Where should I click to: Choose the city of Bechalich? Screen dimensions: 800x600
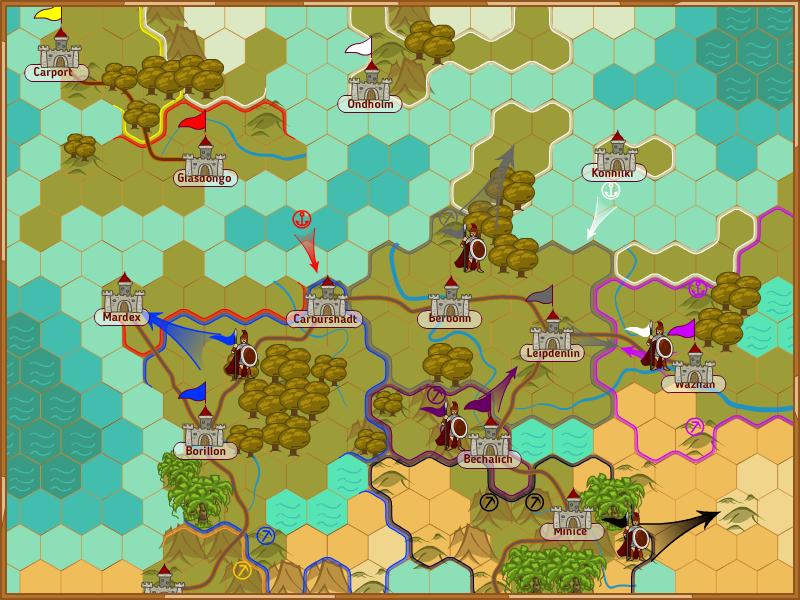coord(489,439)
